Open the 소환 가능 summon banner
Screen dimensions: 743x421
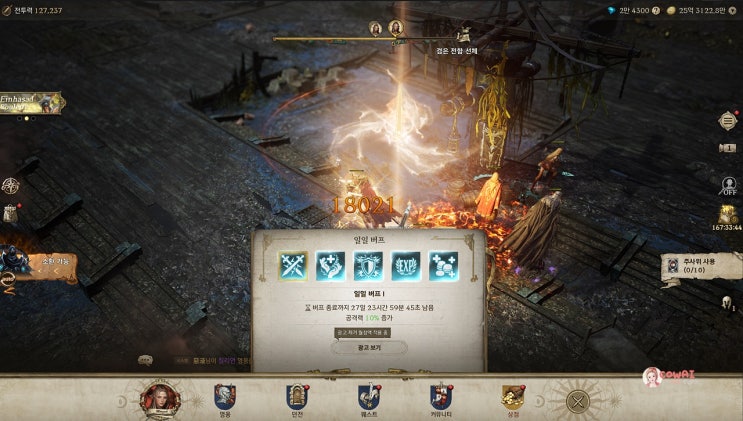[x=37, y=264]
